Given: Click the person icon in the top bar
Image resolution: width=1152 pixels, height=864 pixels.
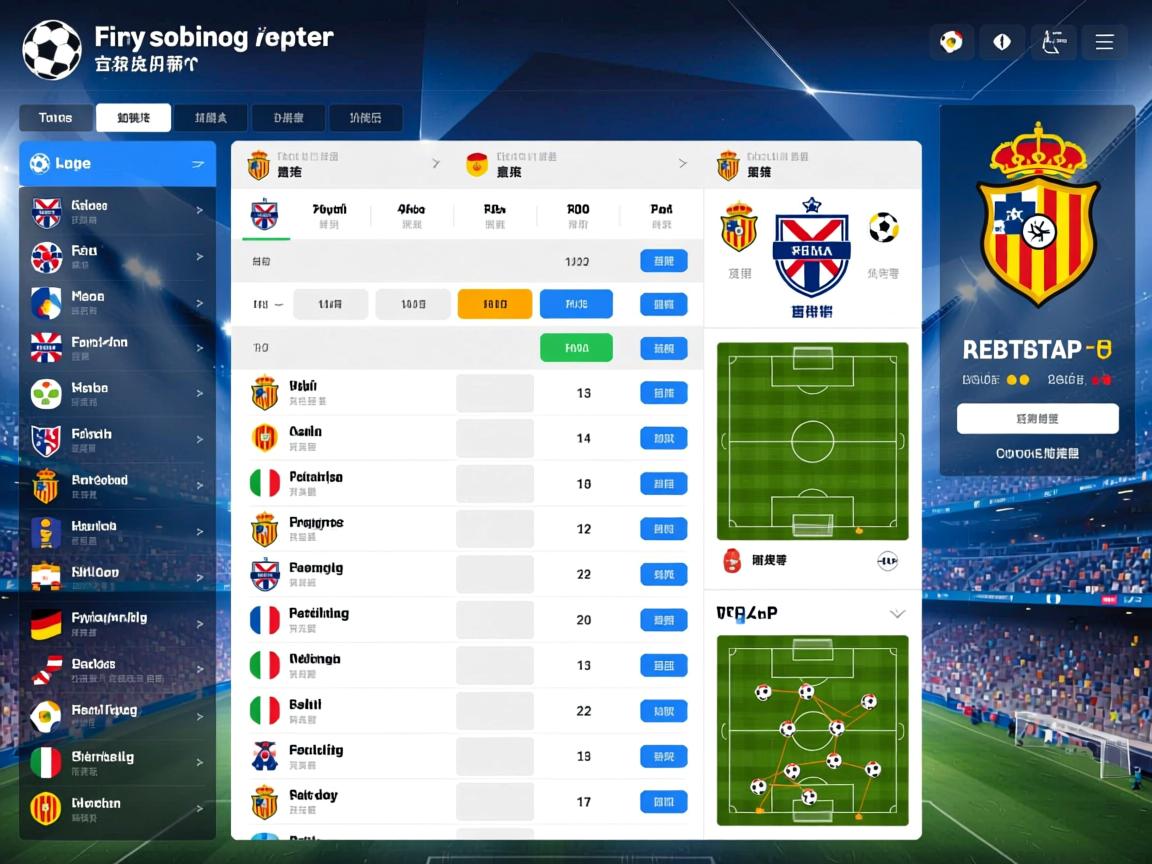Looking at the screenshot, I should (1053, 42).
